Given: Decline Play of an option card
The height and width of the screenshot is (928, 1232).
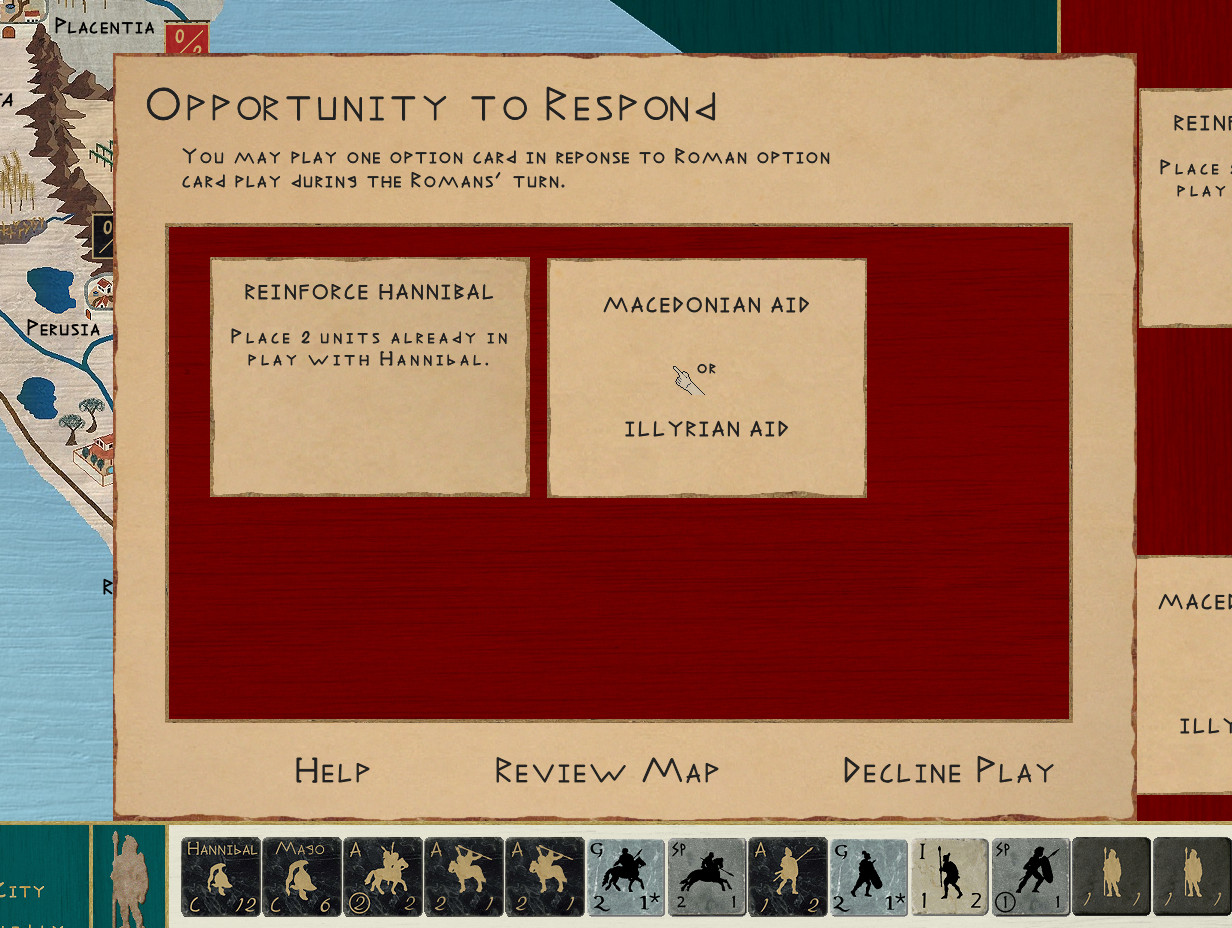Looking at the screenshot, I should point(949,771).
